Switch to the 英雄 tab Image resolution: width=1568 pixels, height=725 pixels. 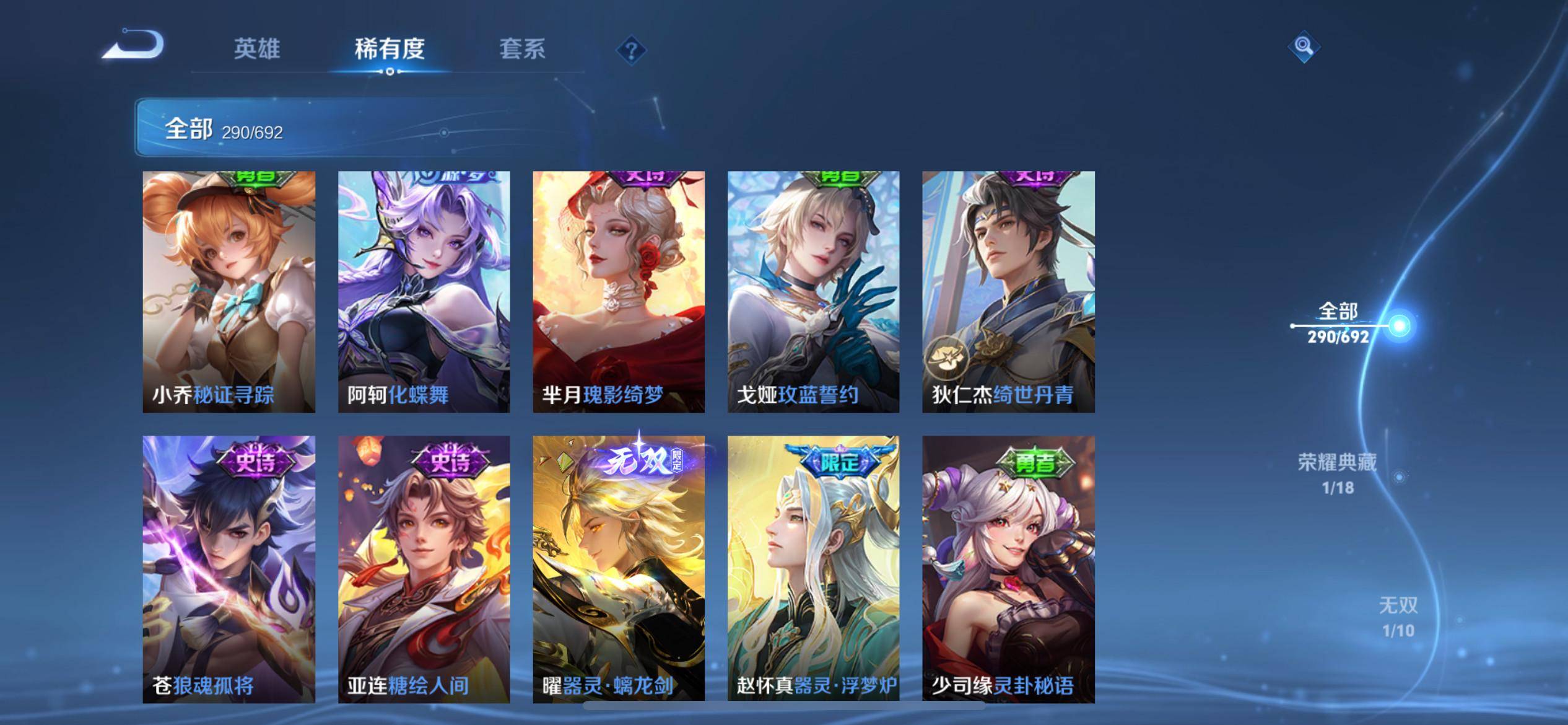click(257, 49)
